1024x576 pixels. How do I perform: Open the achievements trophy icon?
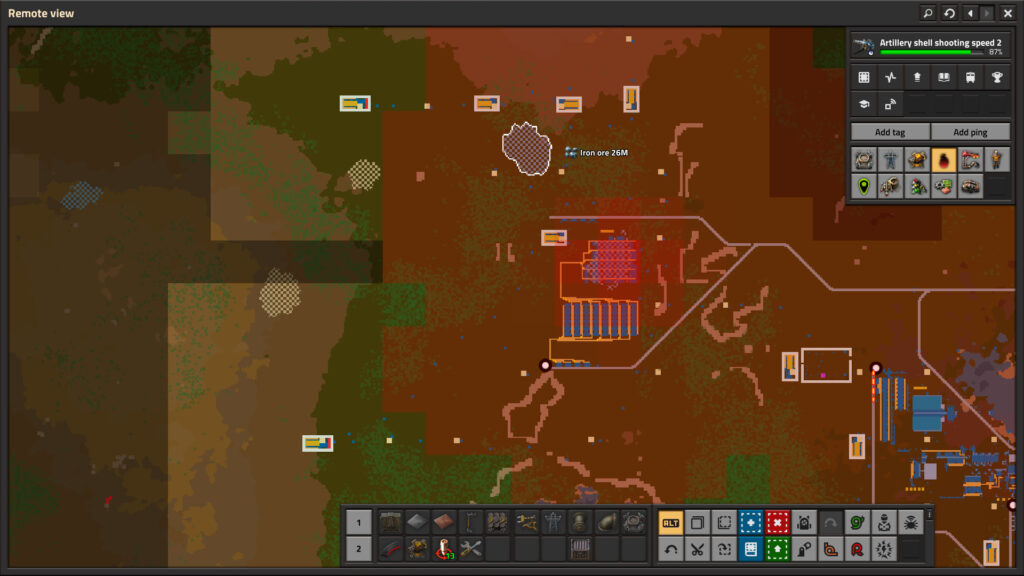[x=996, y=77]
